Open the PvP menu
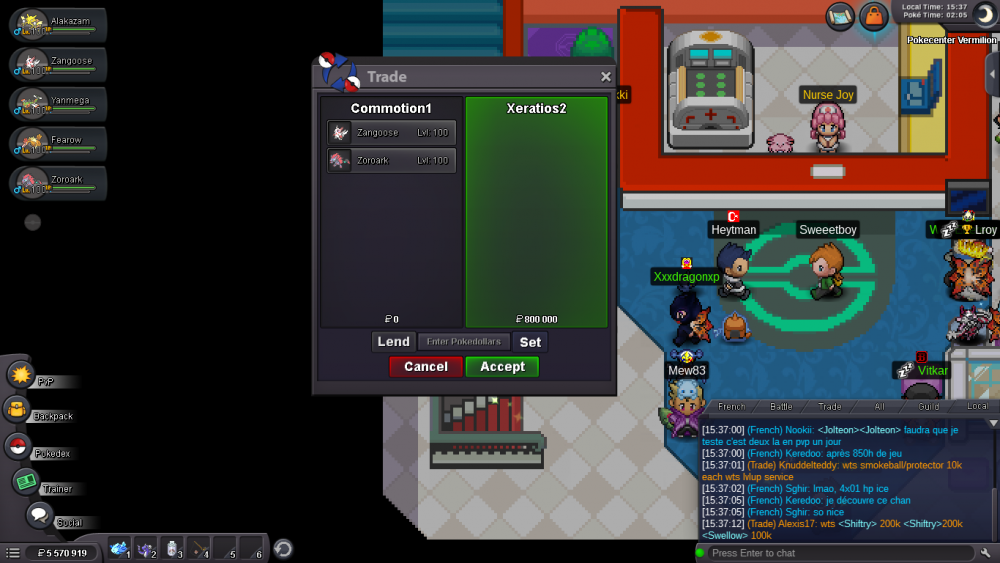The height and width of the screenshot is (563, 1000). tap(21, 375)
